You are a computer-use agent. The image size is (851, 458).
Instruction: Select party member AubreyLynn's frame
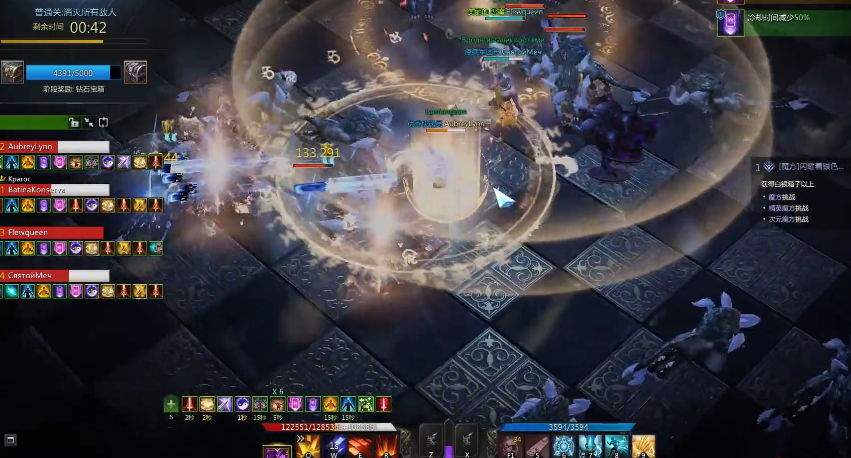coord(55,146)
